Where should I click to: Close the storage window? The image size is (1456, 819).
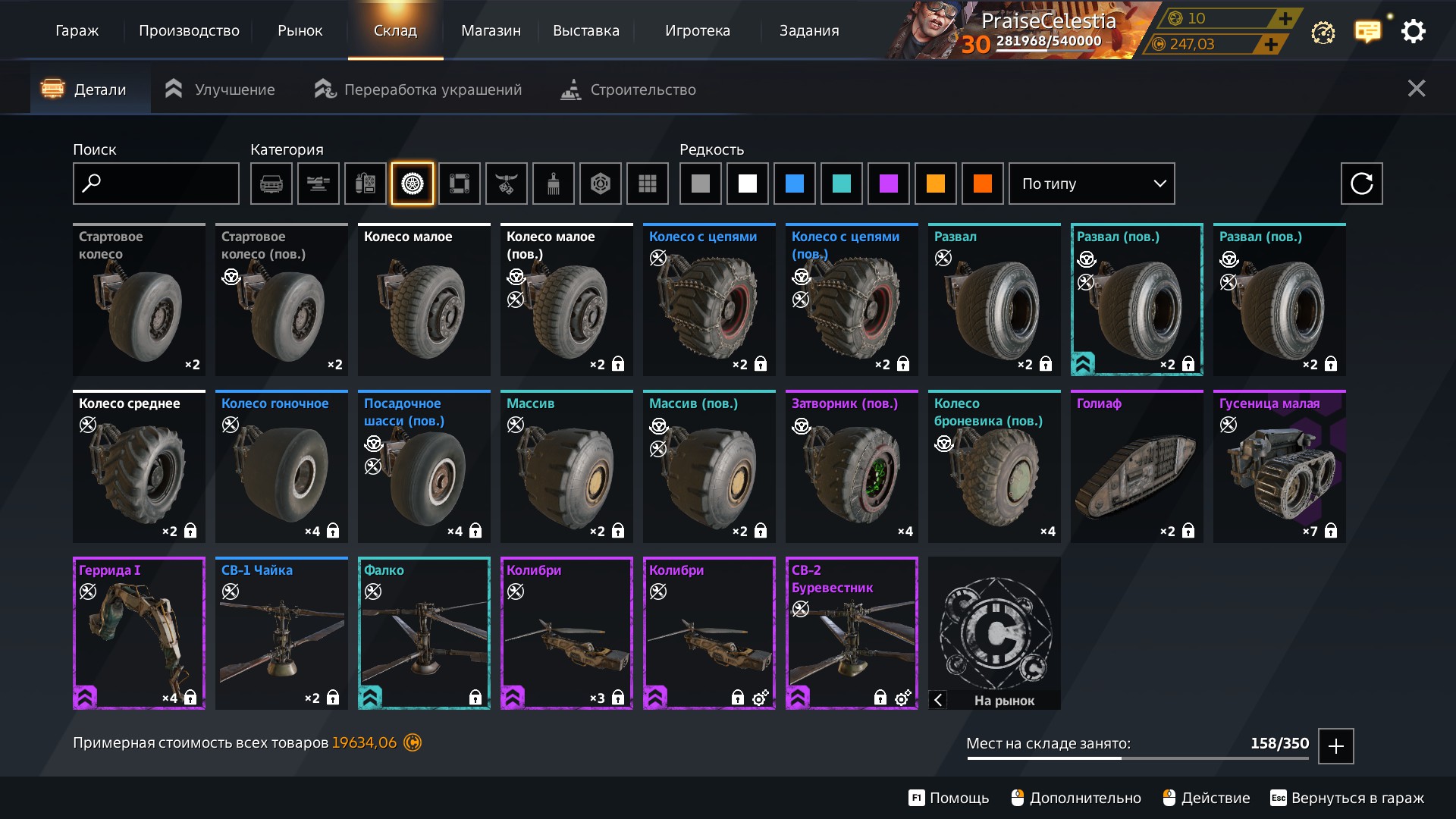(1416, 89)
